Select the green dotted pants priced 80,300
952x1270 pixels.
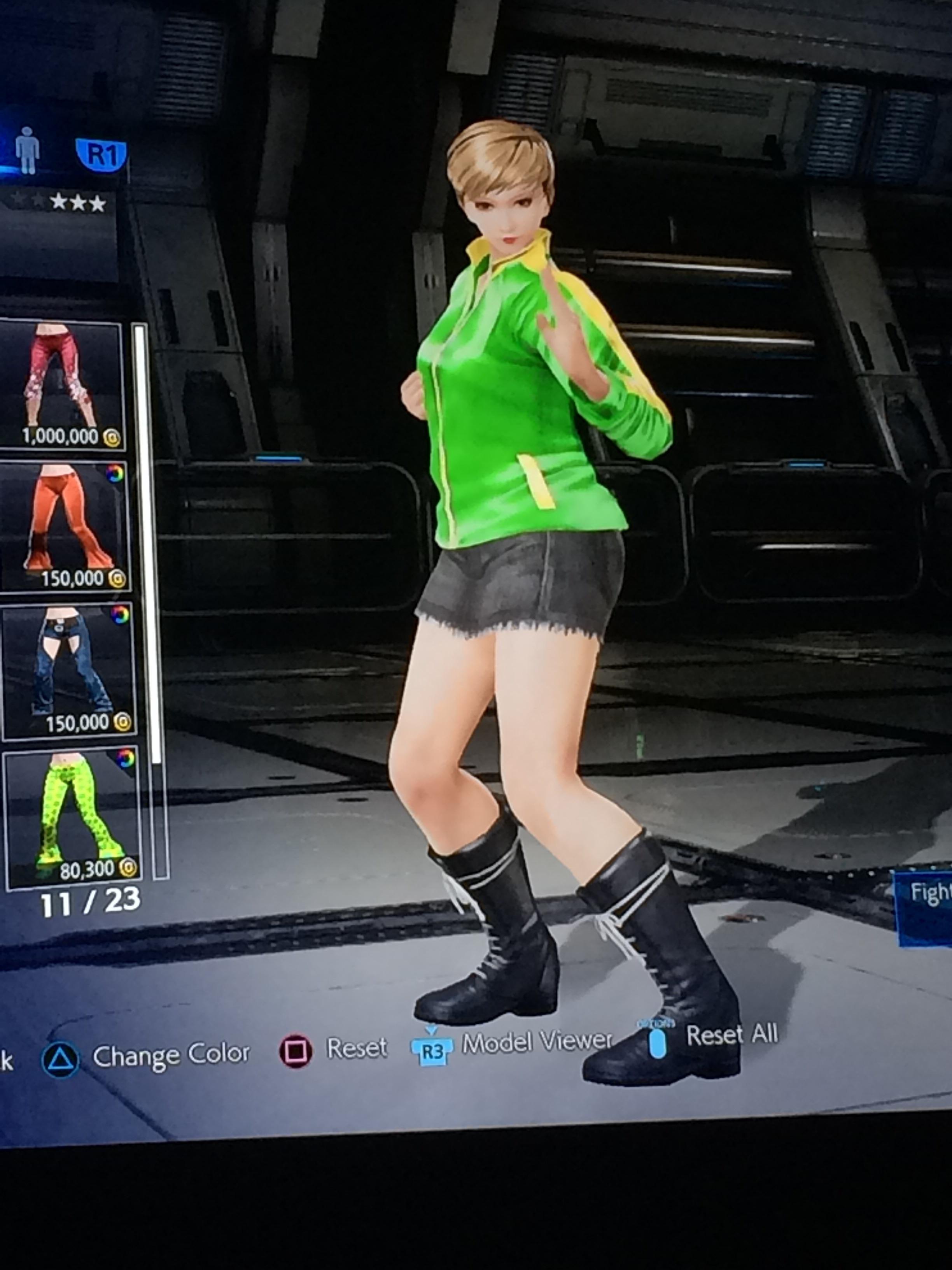tap(66, 810)
